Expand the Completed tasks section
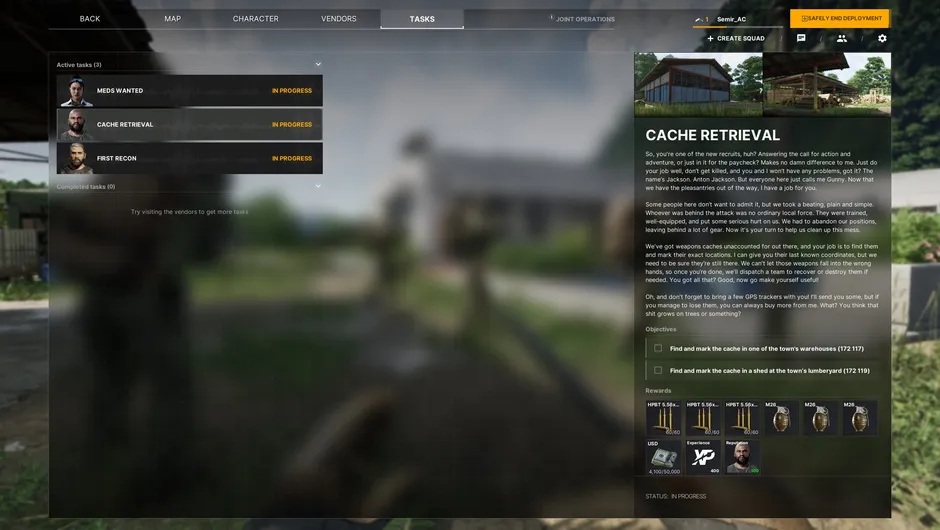The image size is (940, 530). [x=318, y=186]
